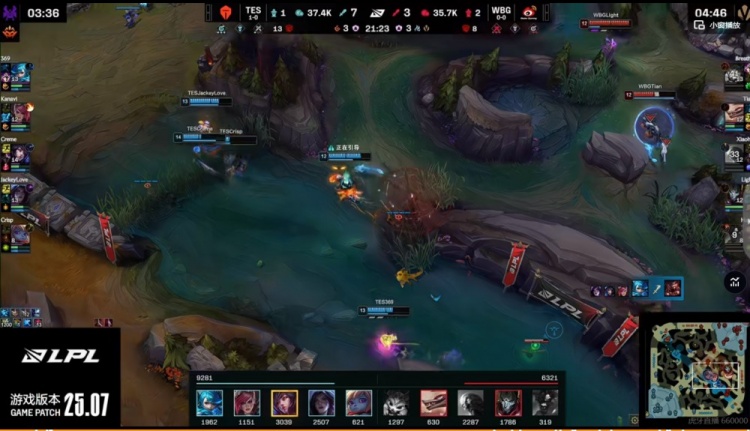Select JackeyLove's champion portrait in left sidebar
Image resolution: width=750 pixels, height=431 pixels.
[20, 195]
